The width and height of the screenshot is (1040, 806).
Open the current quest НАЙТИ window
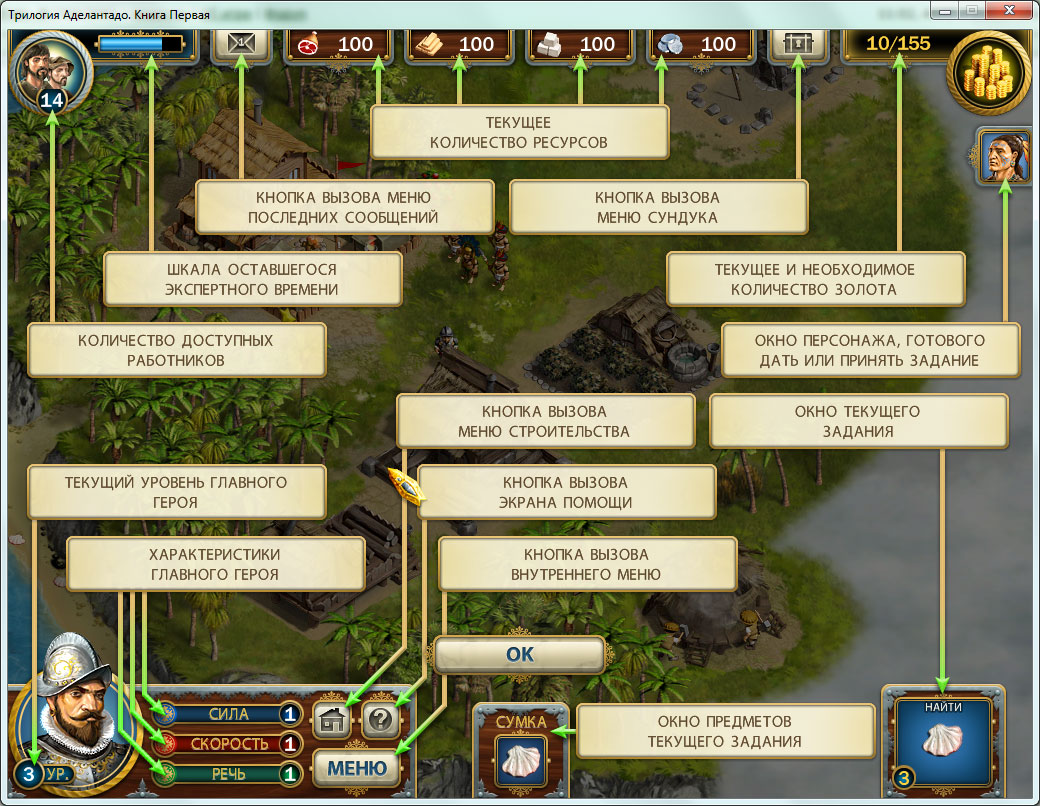coord(944,738)
